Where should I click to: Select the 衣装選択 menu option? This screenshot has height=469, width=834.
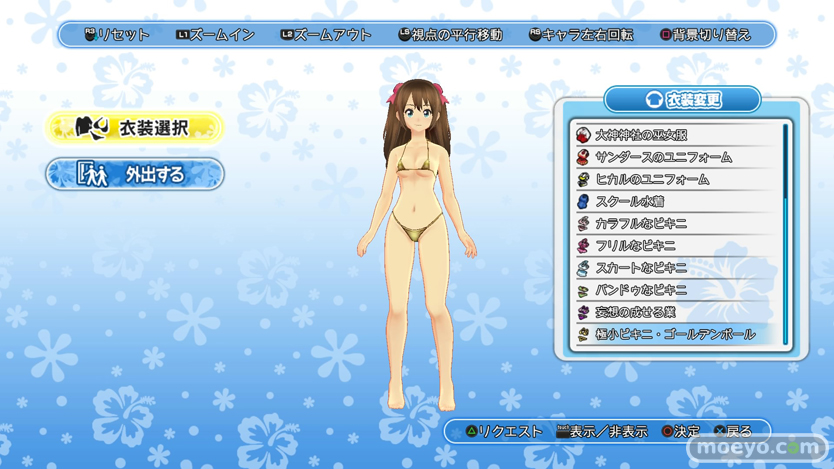[x=135, y=128]
